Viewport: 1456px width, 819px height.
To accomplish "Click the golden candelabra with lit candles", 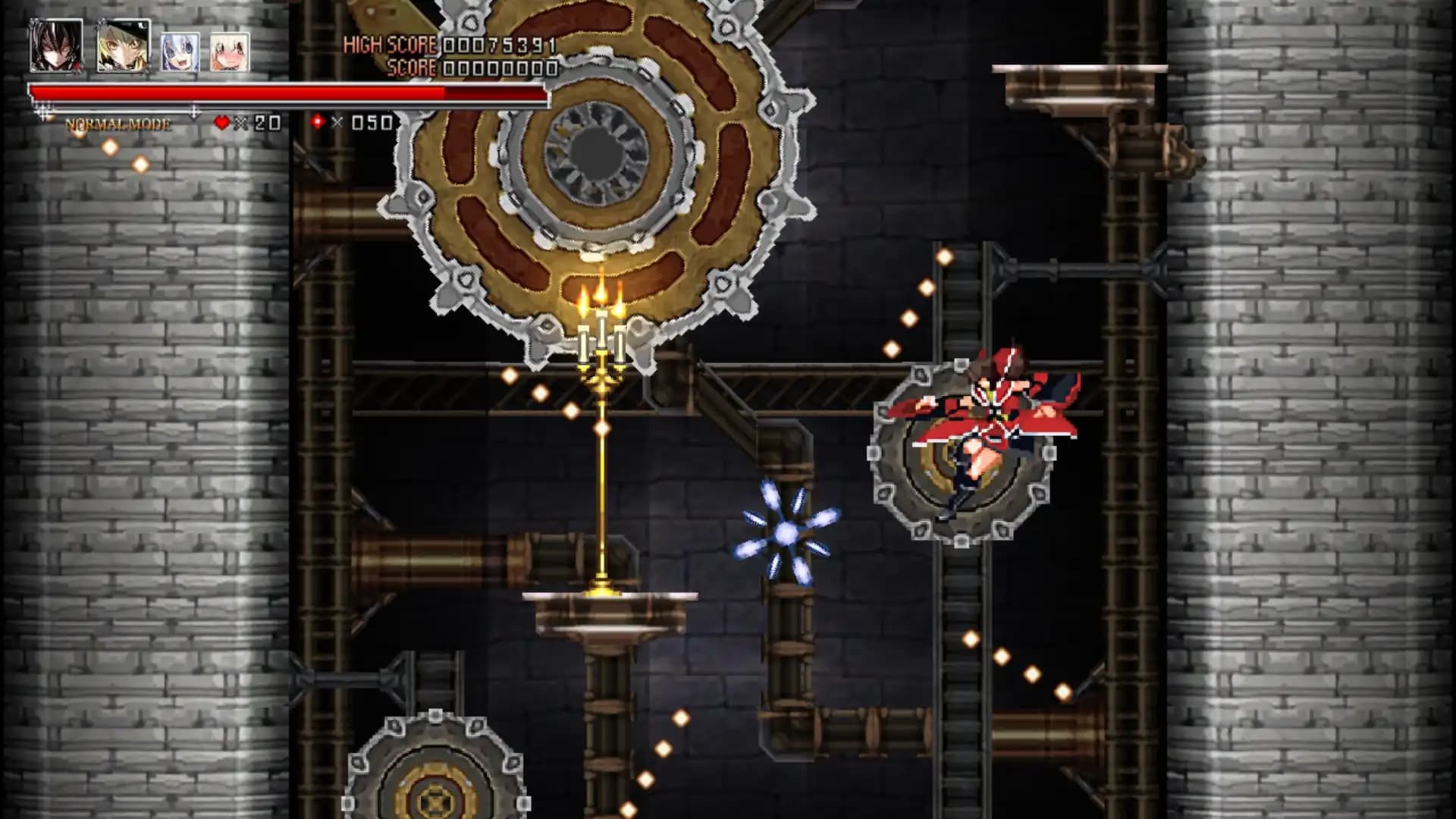I will pyautogui.click(x=601, y=349).
